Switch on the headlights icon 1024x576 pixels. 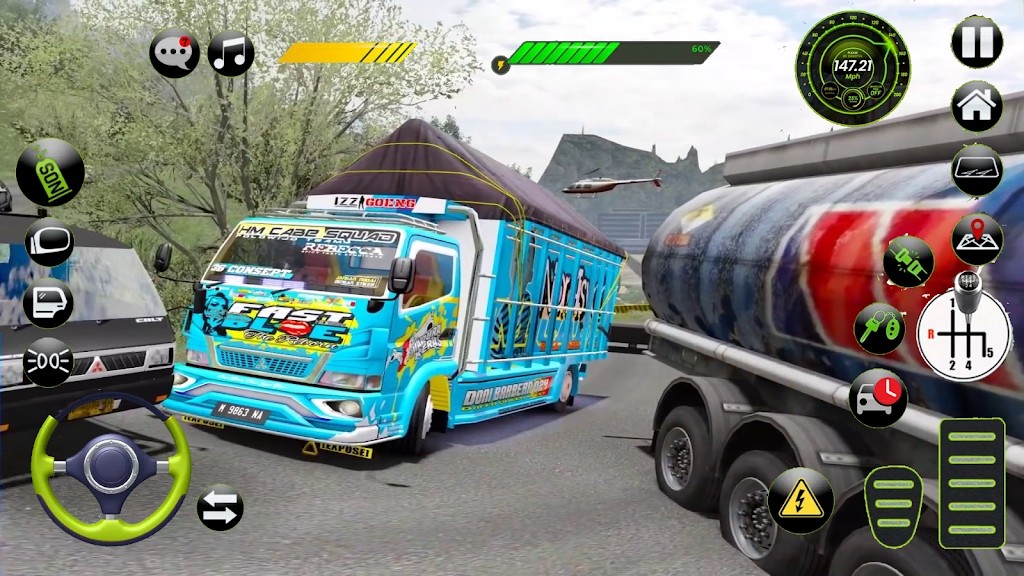coord(49,361)
